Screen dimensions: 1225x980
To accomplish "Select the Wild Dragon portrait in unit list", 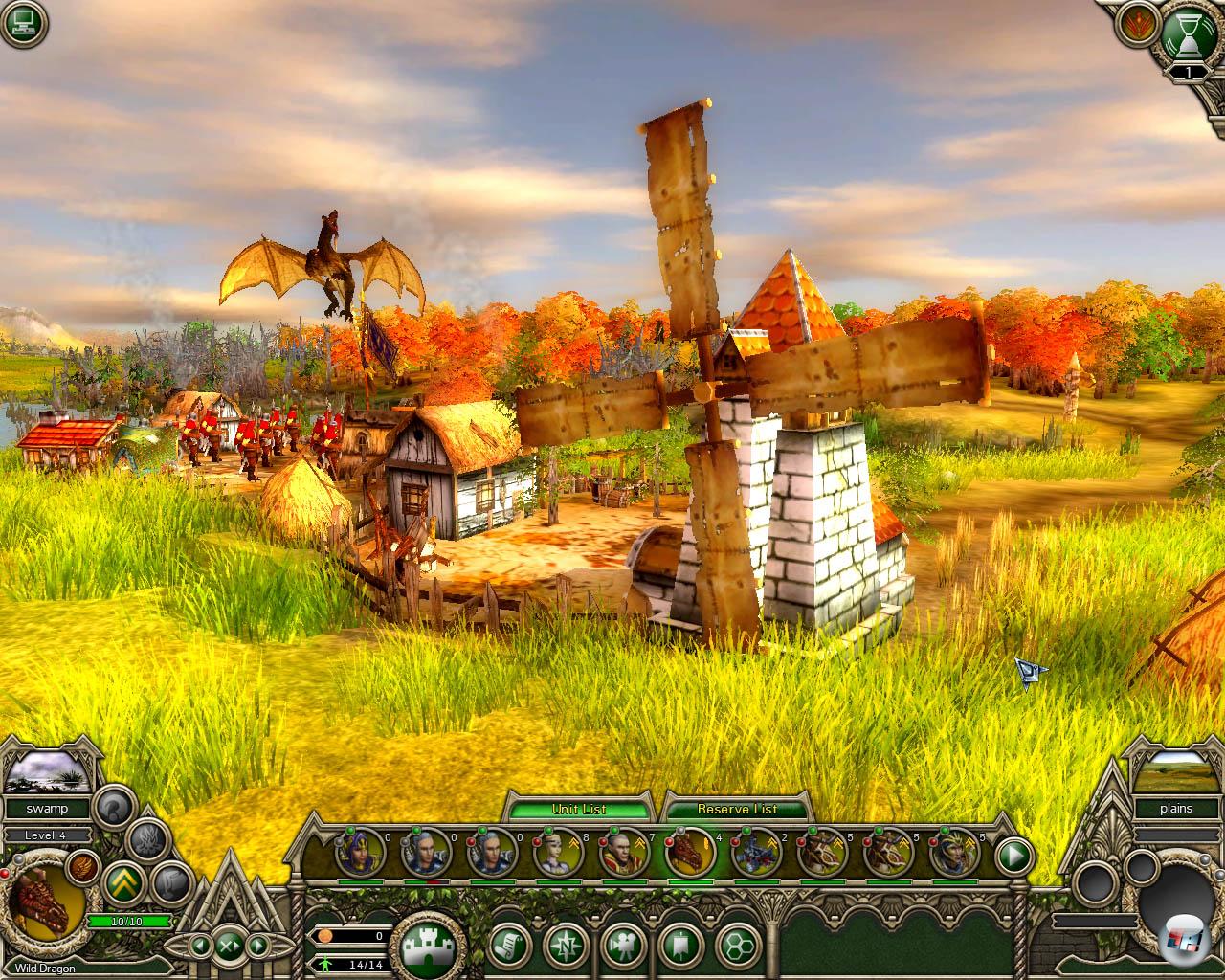I will (x=691, y=854).
